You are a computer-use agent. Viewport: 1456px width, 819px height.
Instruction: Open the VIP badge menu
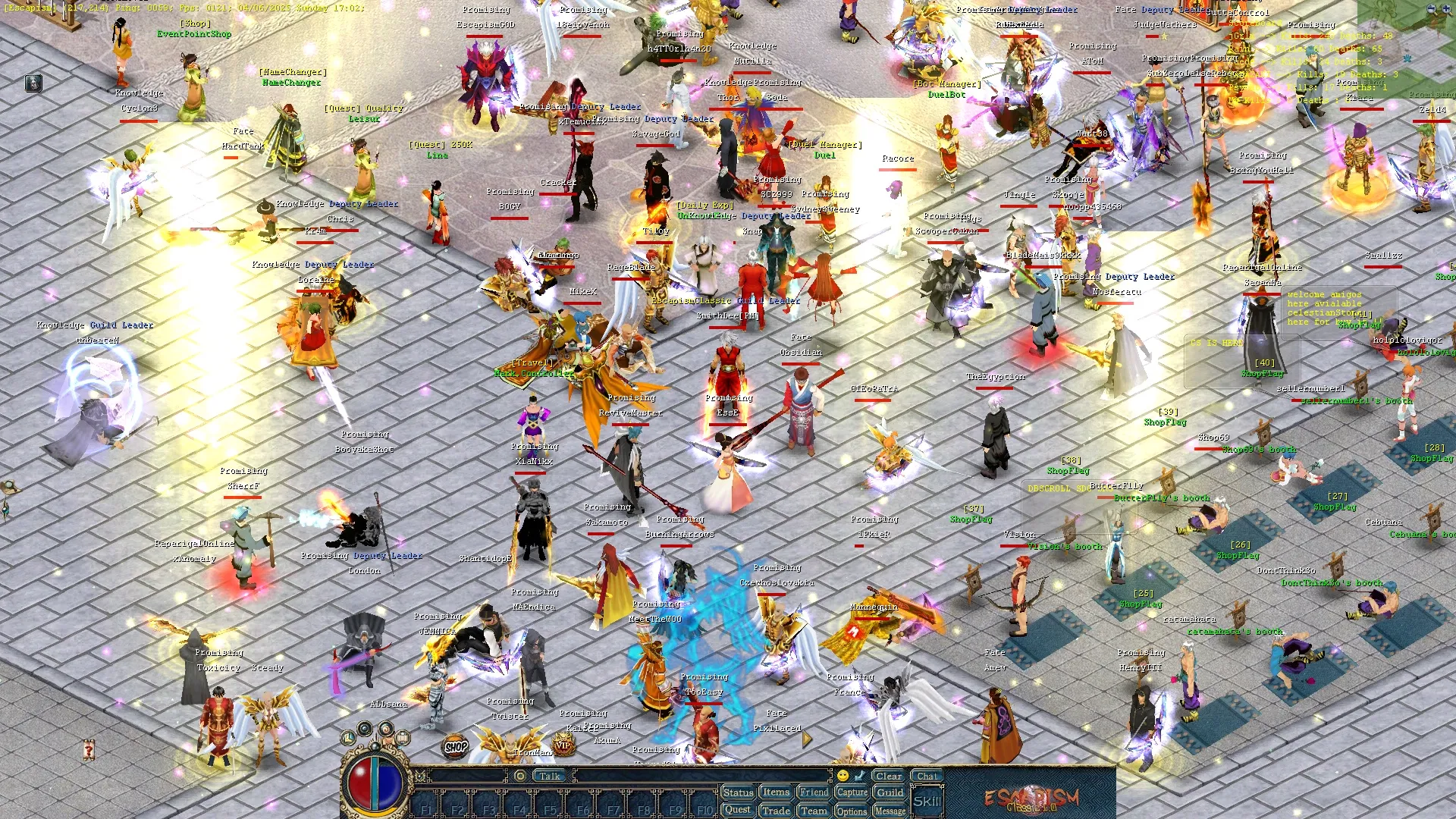pos(562,745)
